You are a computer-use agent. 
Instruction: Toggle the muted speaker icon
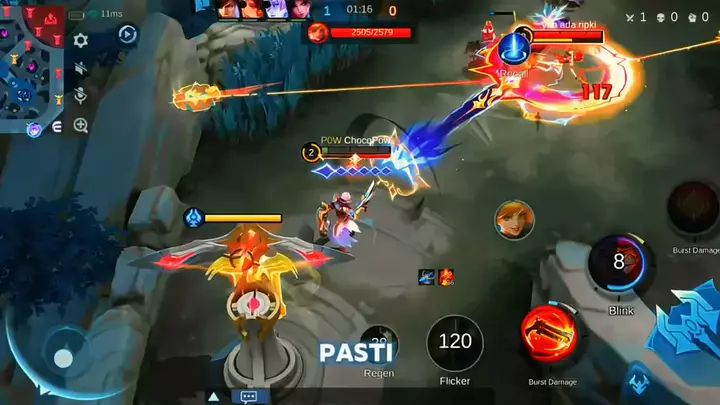coord(81,69)
